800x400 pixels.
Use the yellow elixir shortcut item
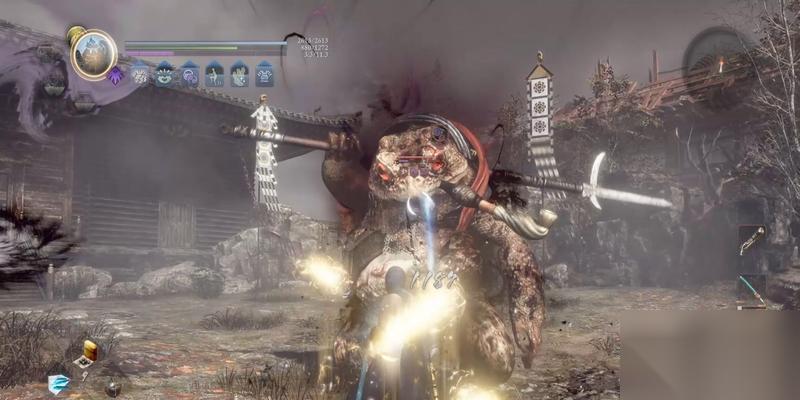90,349
